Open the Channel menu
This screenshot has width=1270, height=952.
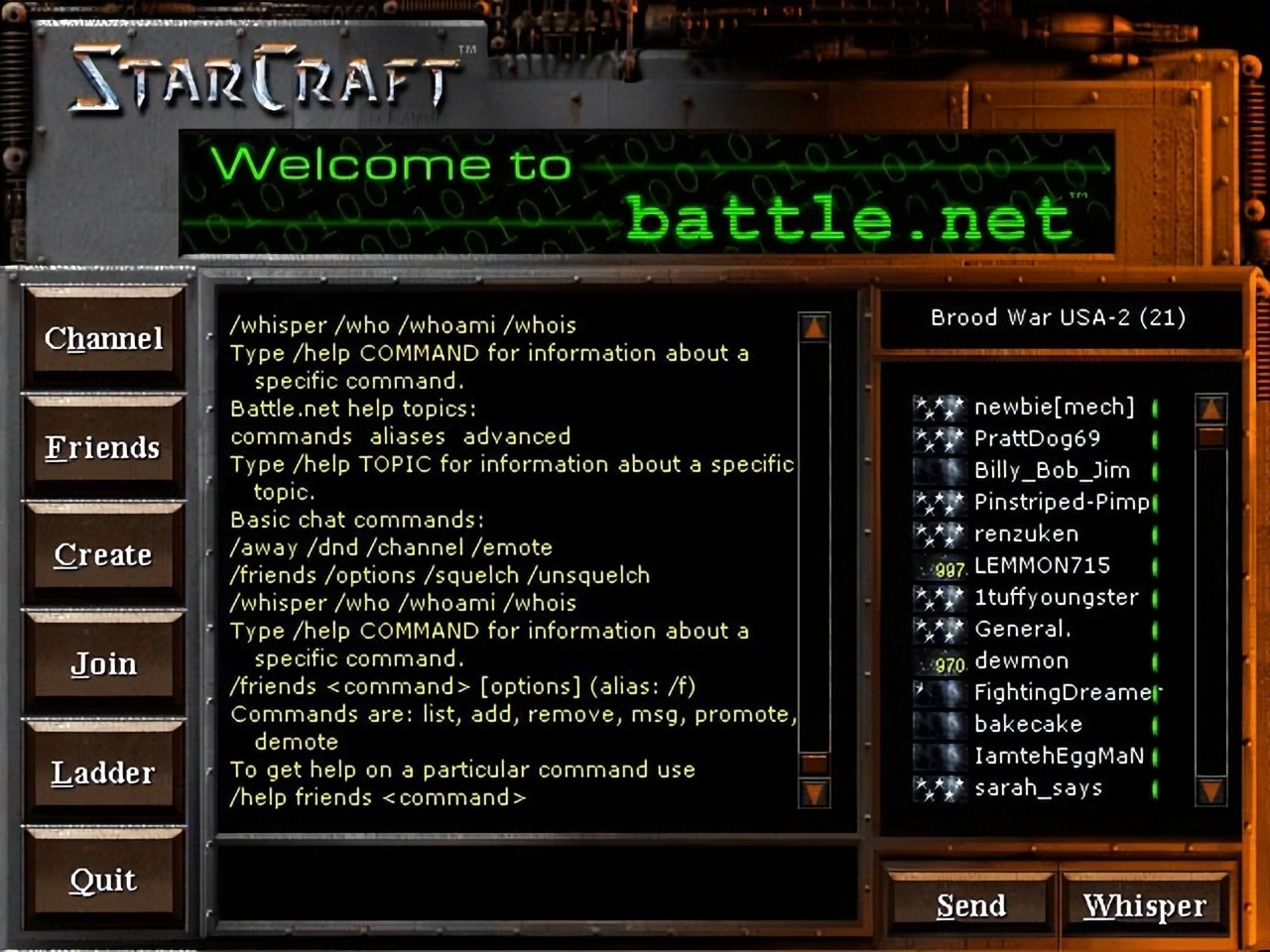tap(103, 339)
